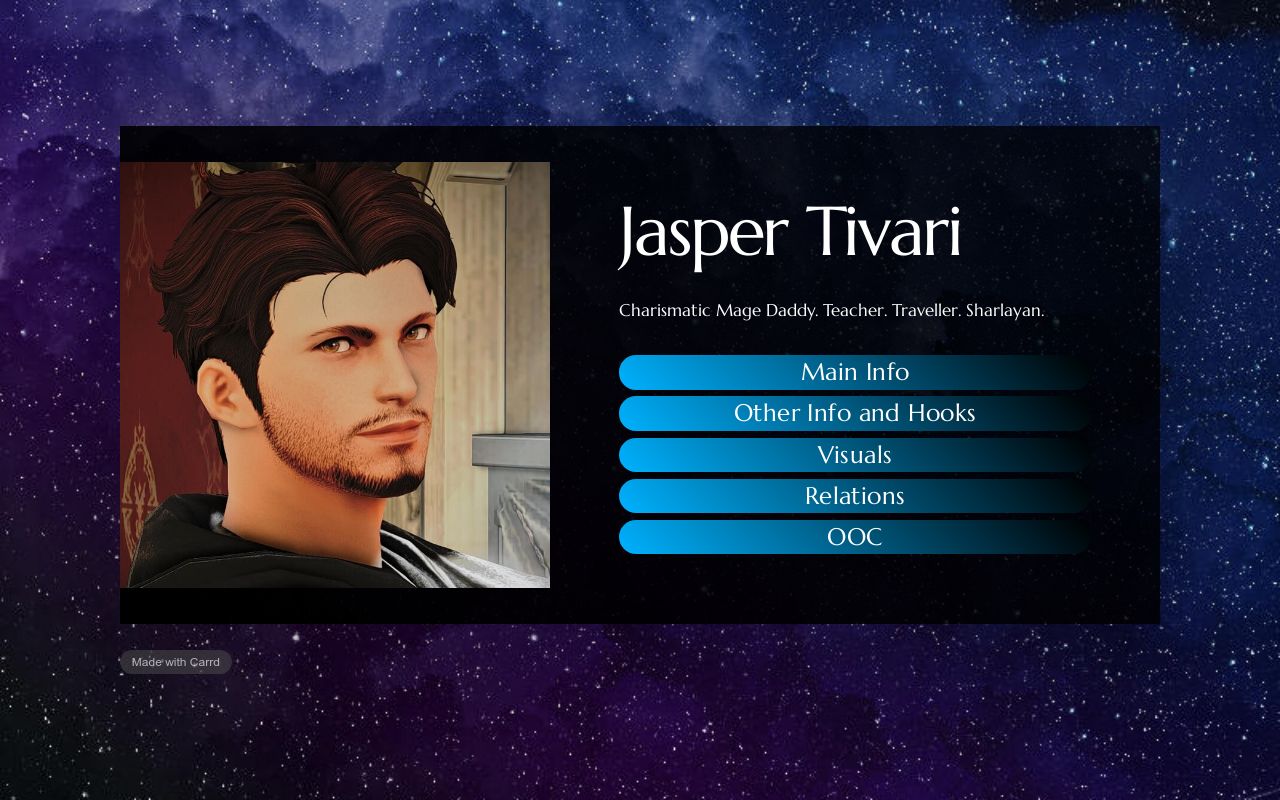
Task: Open the OOC section
Action: coord(855,537)
